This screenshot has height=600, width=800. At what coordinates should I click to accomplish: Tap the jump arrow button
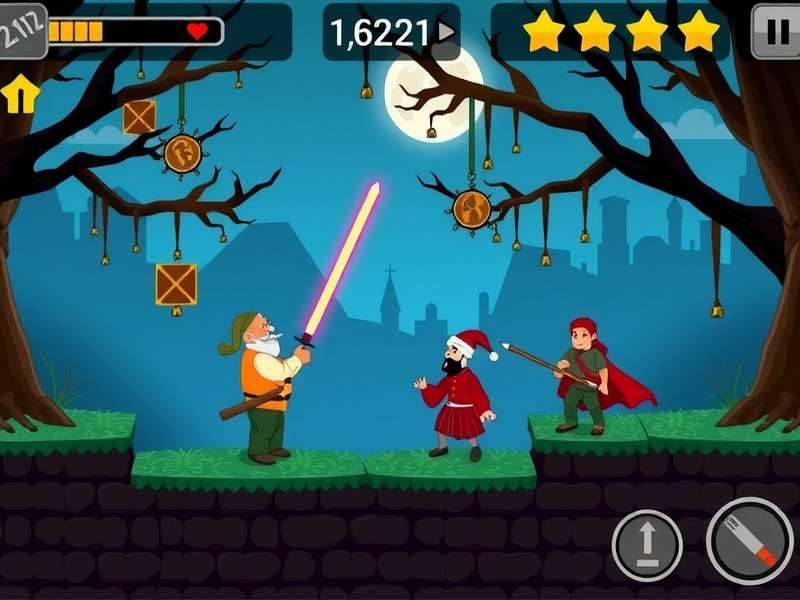tap(647, 546)
